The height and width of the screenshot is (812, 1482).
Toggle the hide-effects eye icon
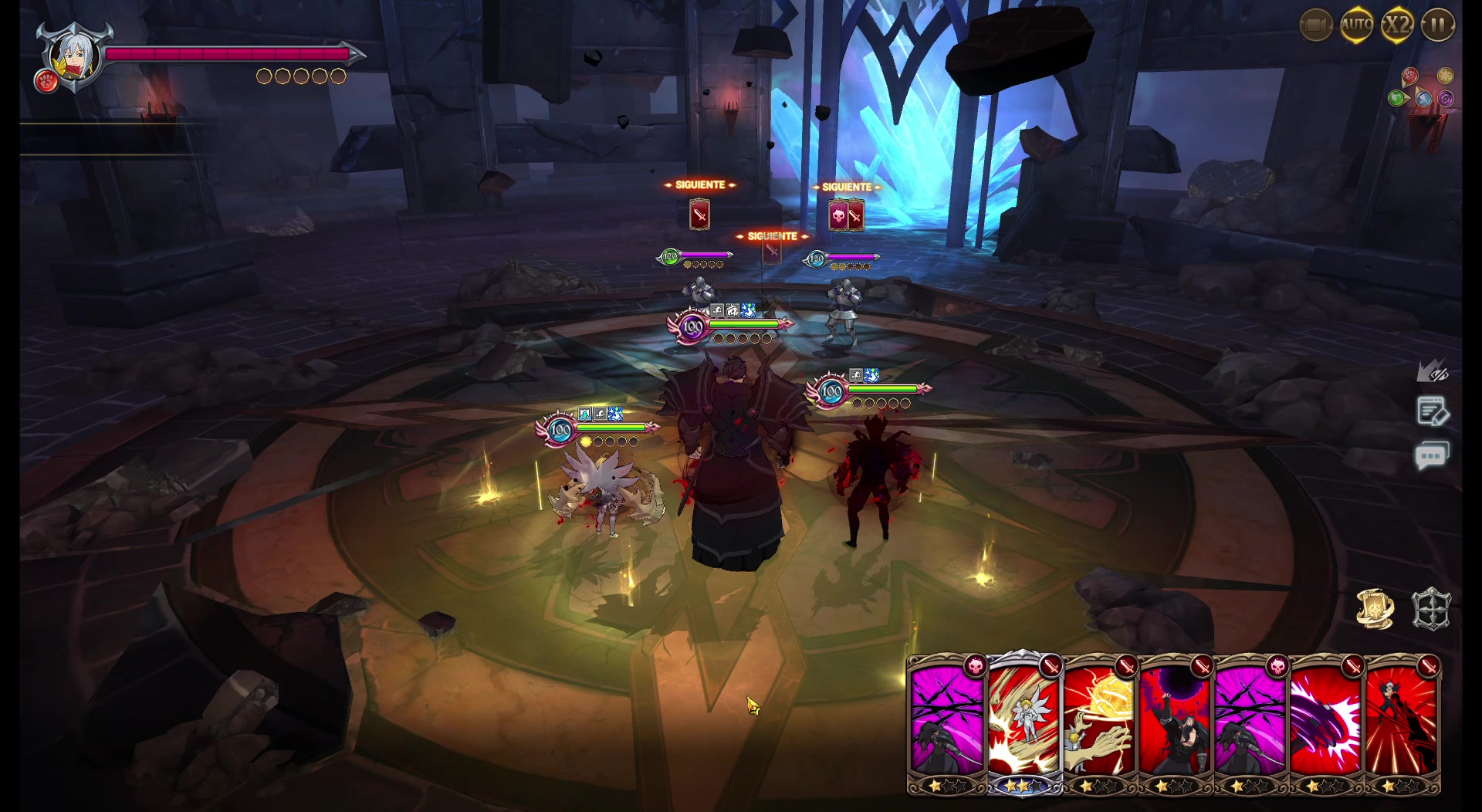click(x=1432, y=372)
